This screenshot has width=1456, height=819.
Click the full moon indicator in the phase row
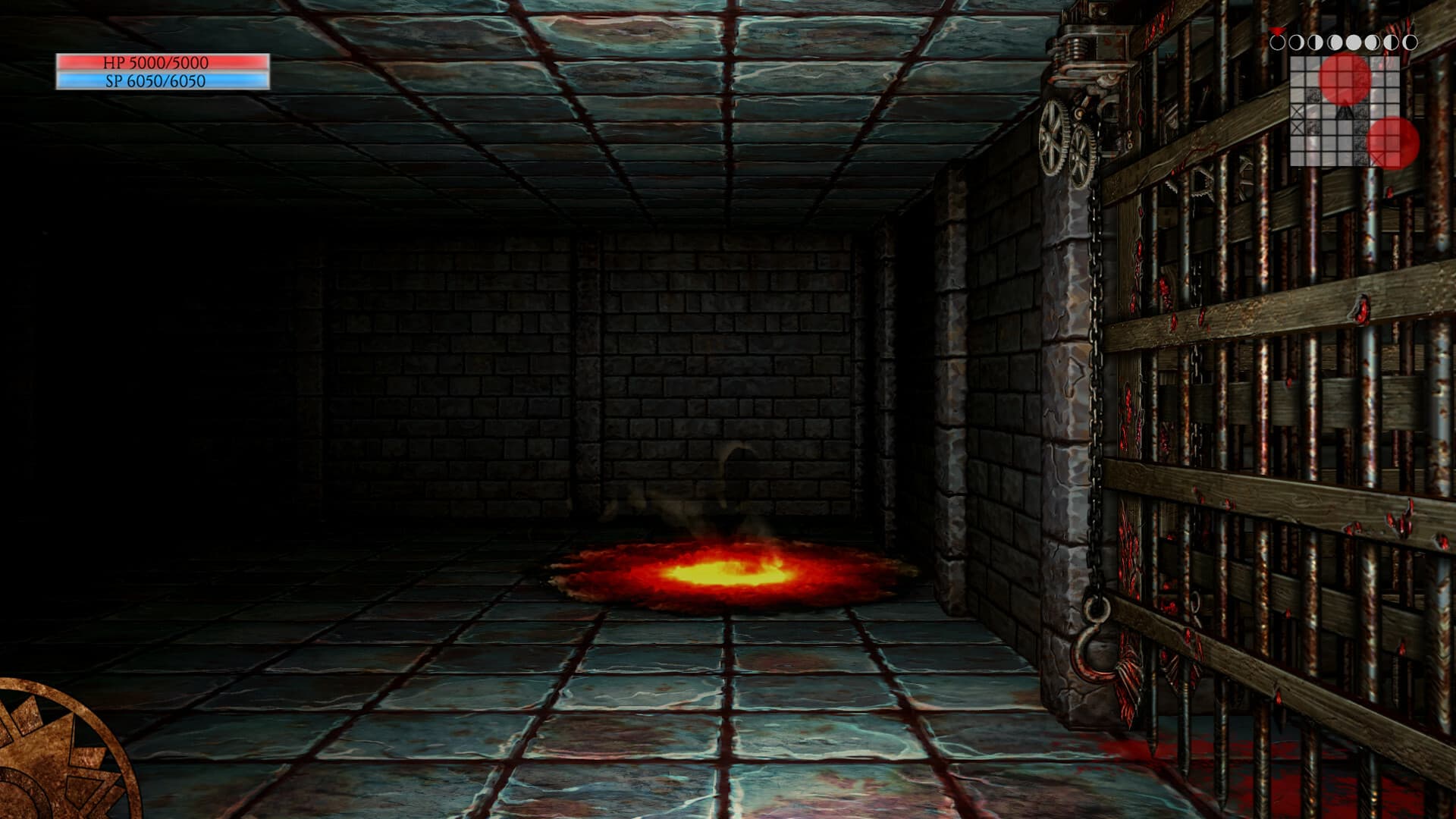pos(1354,42)
